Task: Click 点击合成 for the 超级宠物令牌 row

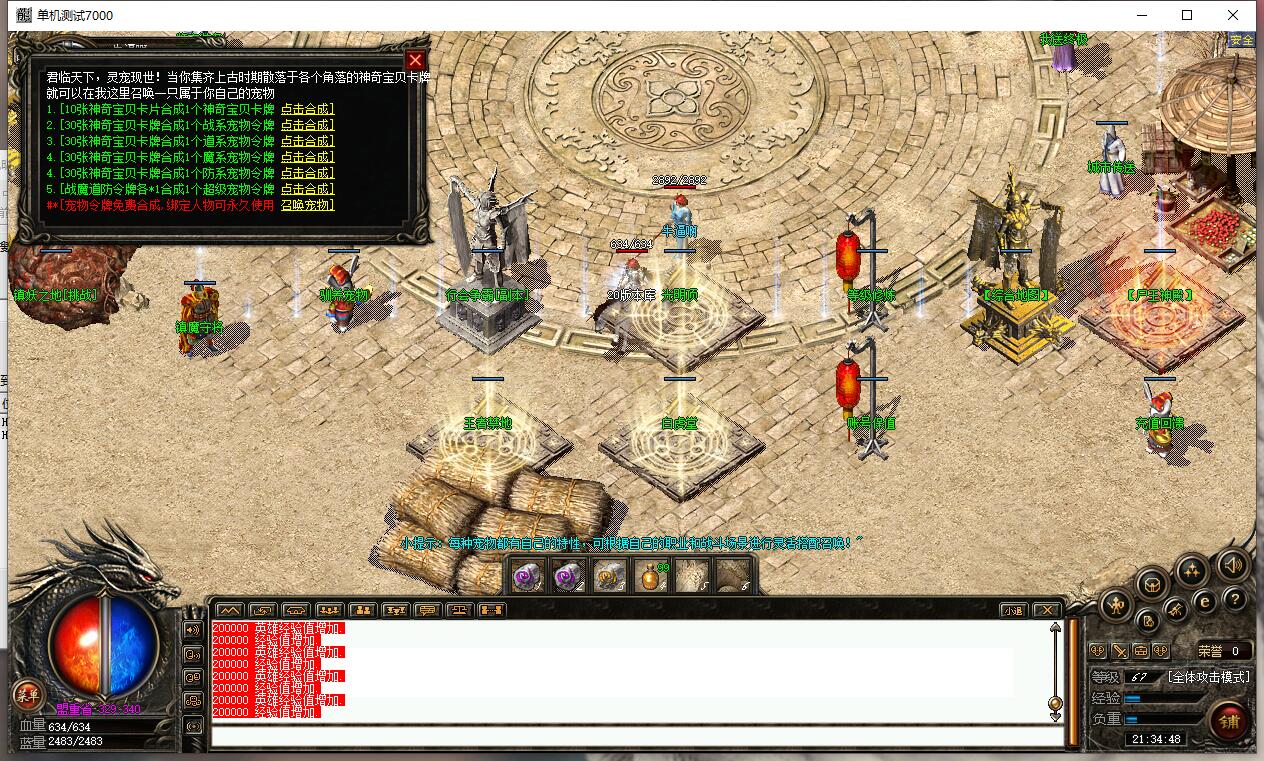Action: [x=307, y=189]
